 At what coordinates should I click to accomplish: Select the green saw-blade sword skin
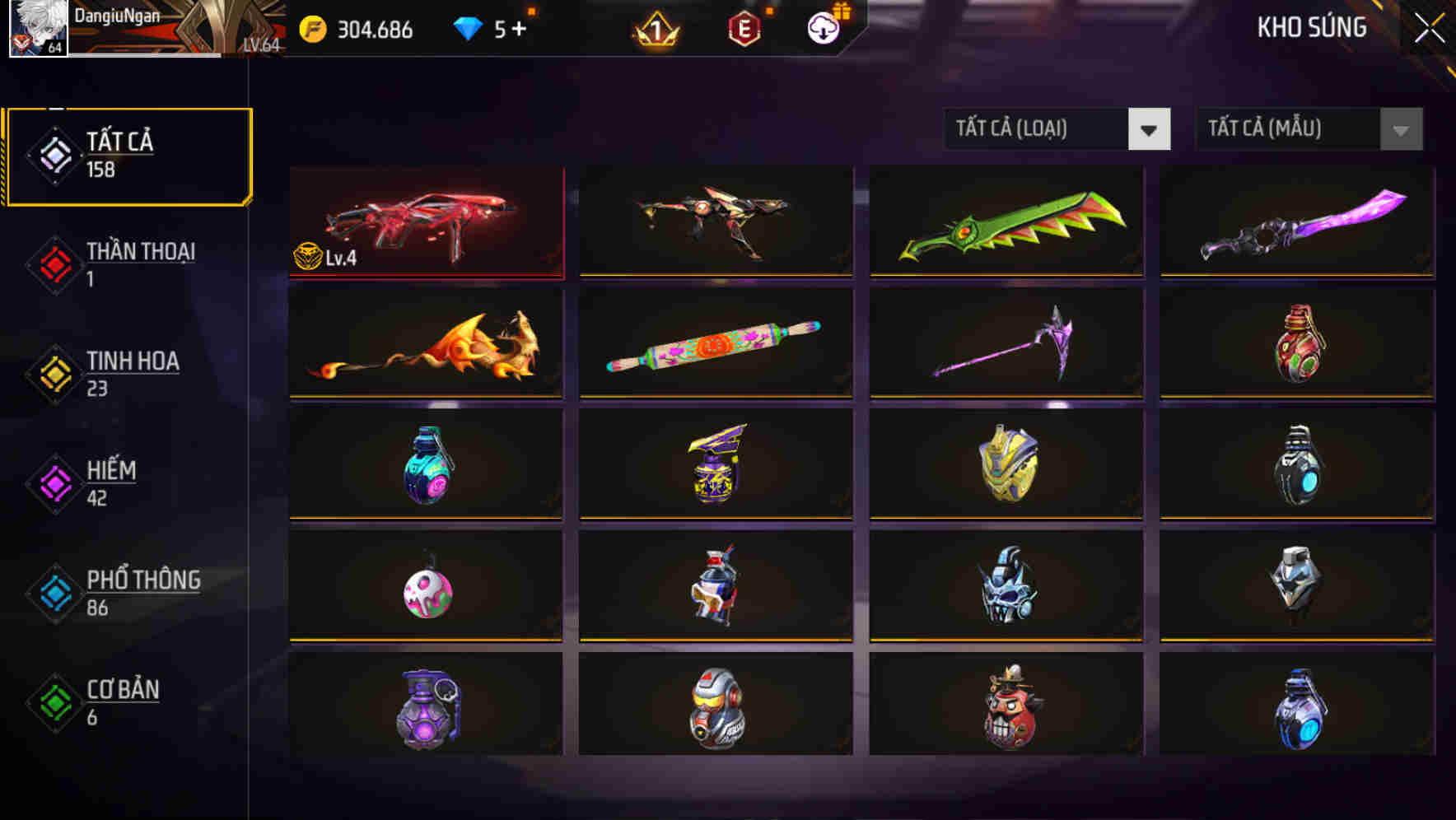pos(1006,223)
